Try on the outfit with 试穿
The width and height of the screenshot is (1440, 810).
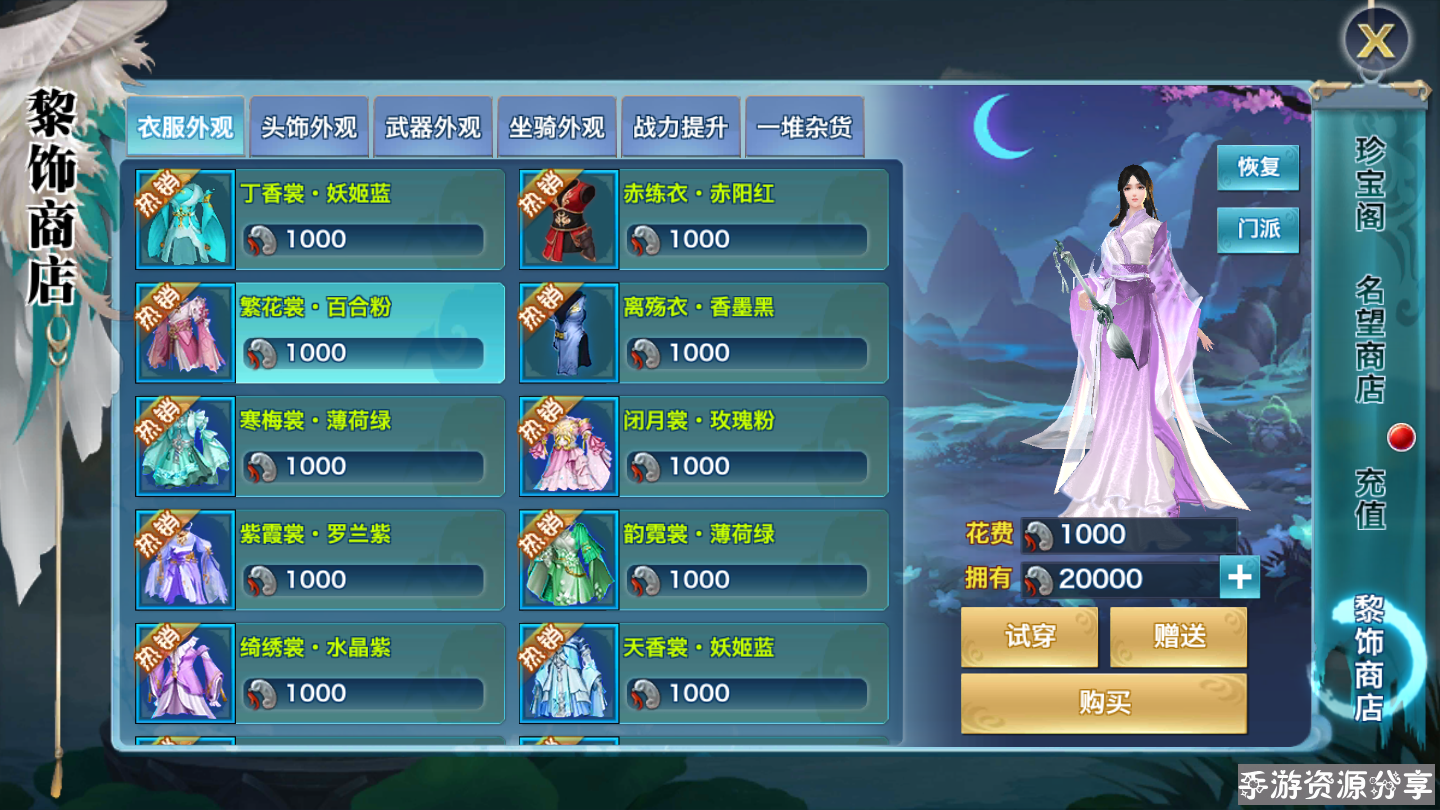[x=1029, y=637]
